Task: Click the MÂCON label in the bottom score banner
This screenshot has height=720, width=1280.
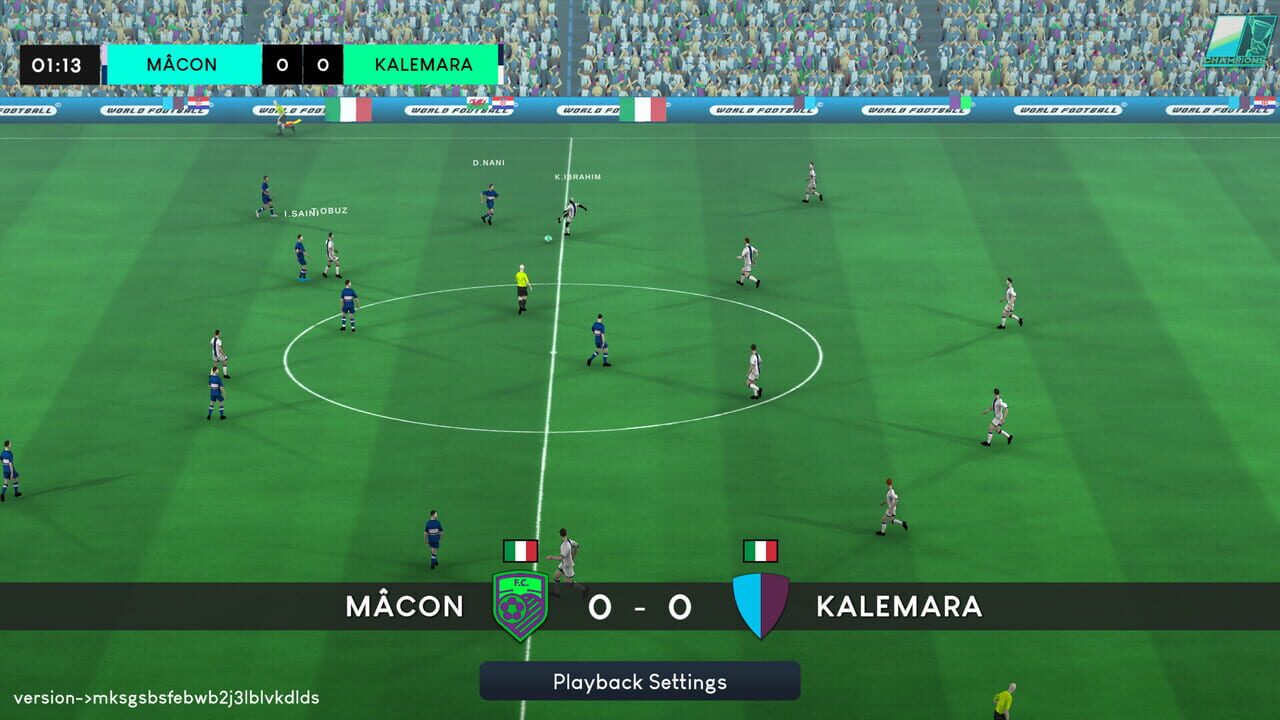Action: (x=404, y=606)
